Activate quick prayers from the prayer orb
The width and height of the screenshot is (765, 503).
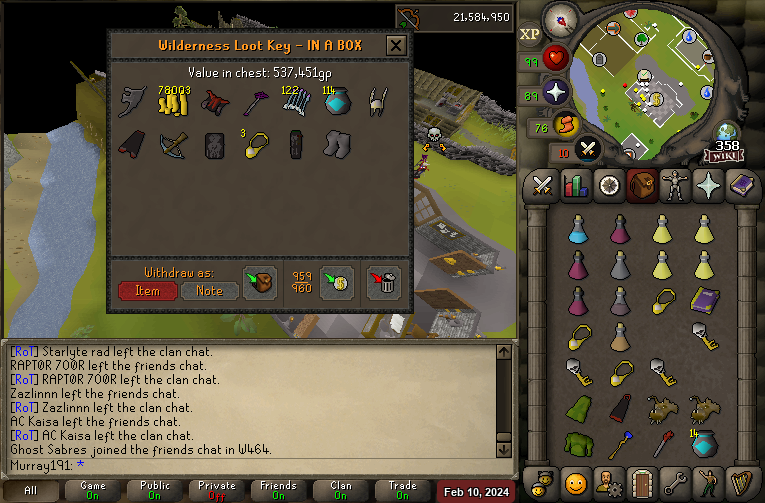tap(556, 93)
